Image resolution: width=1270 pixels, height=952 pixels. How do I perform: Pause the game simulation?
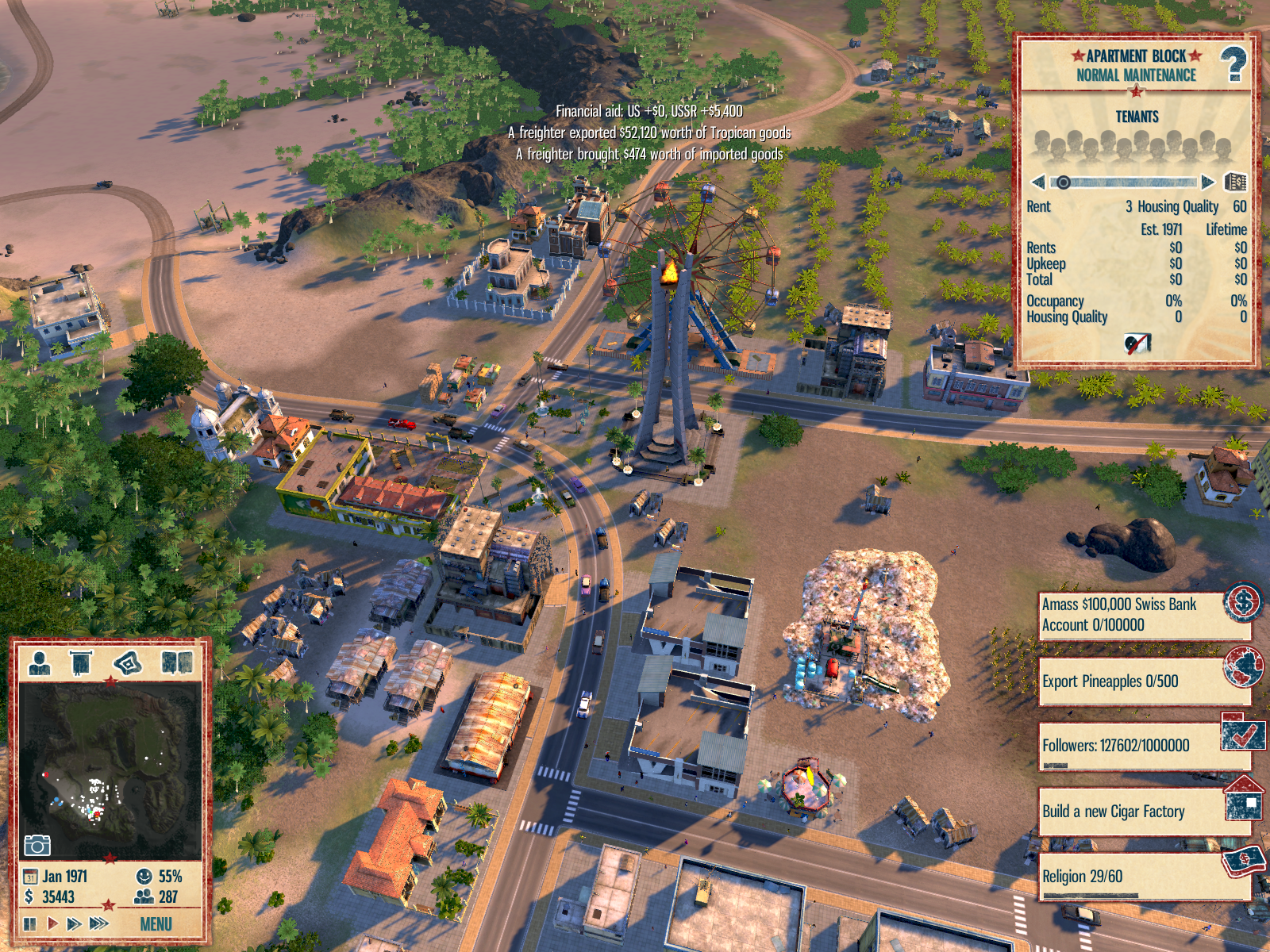[x=30, y=923]
